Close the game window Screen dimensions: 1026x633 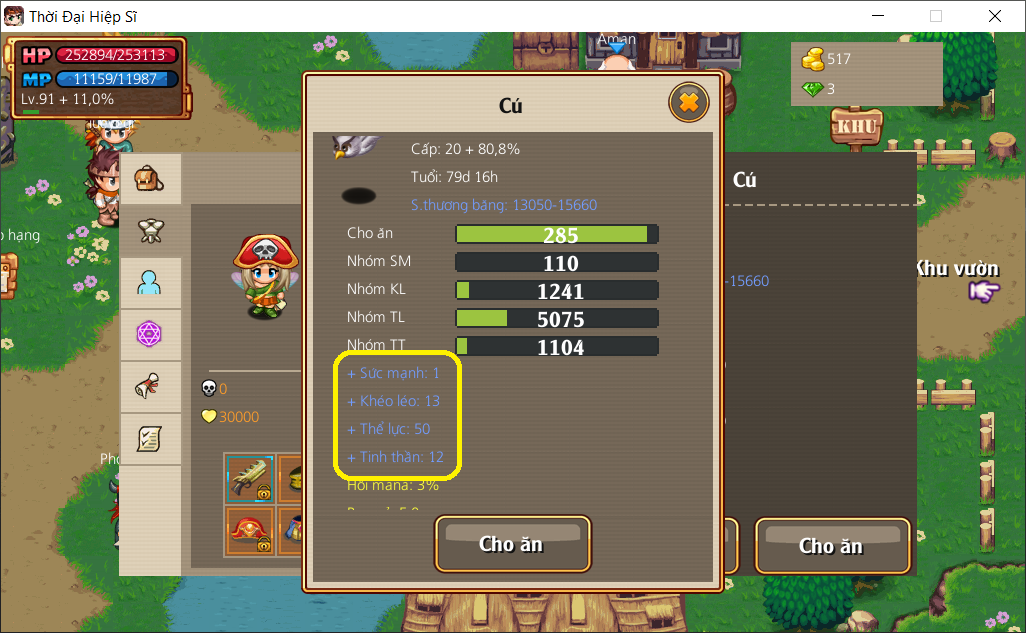[x=994, y=16]
